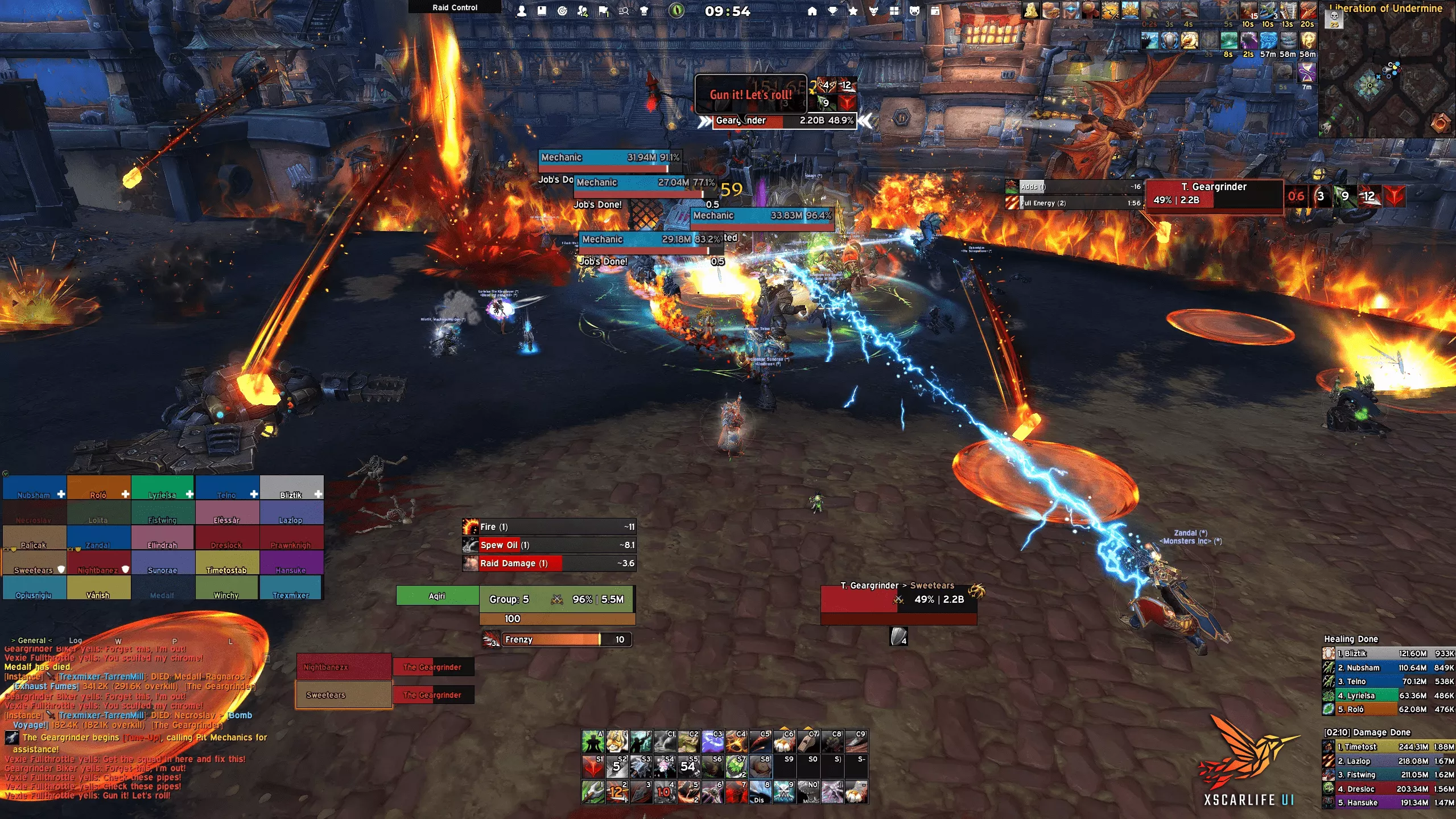Select the Nightbanezx tank frame
Screen dimensions: 1456x819
pos(344,667)
